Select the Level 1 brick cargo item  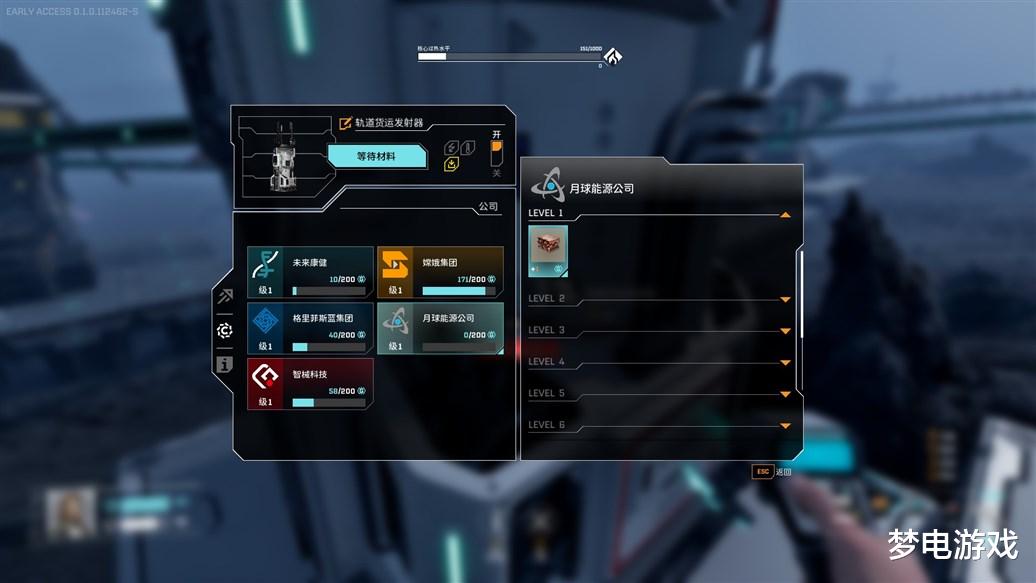(548, 251)
